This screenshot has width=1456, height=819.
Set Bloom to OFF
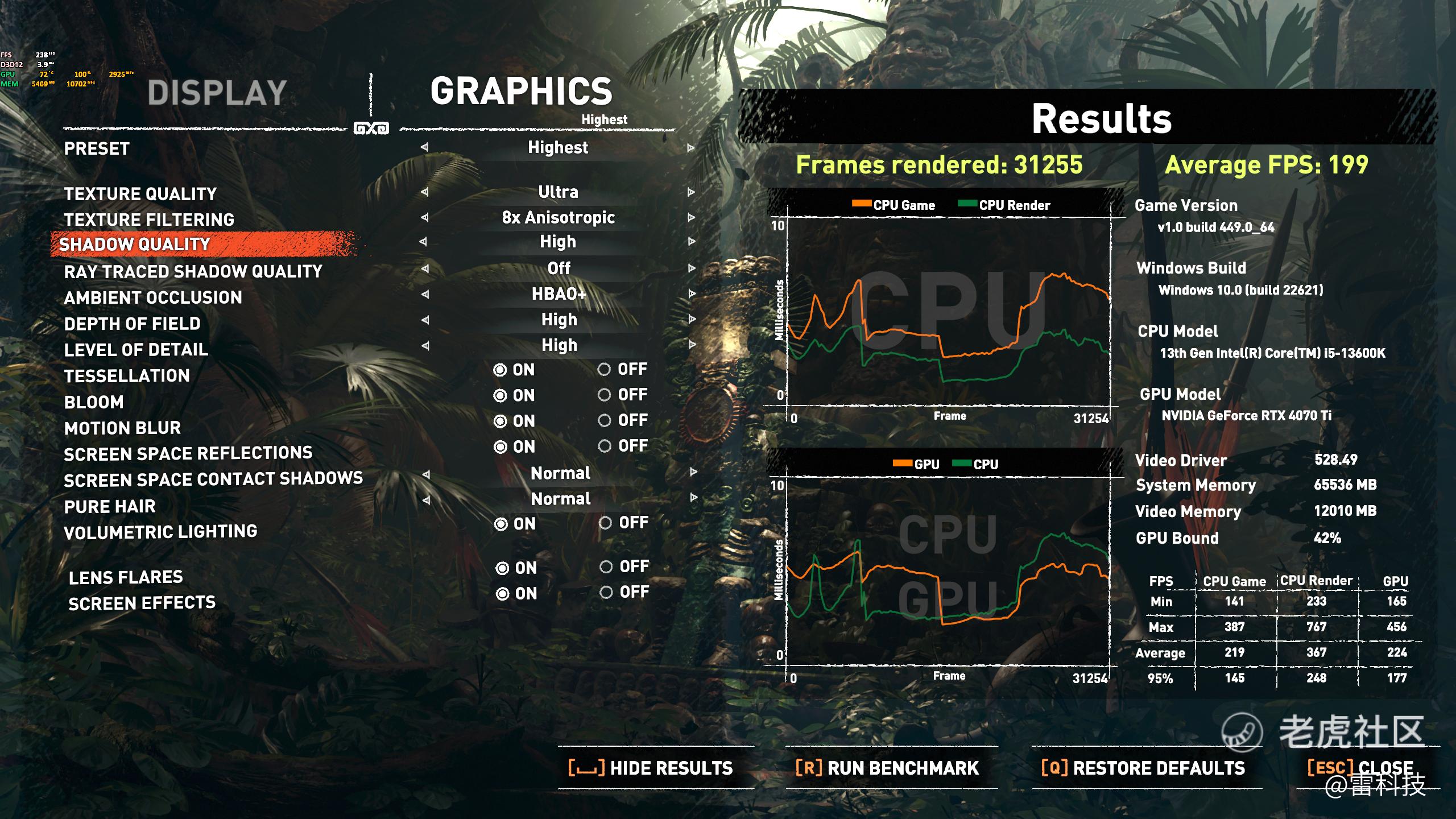pos(605,395)
